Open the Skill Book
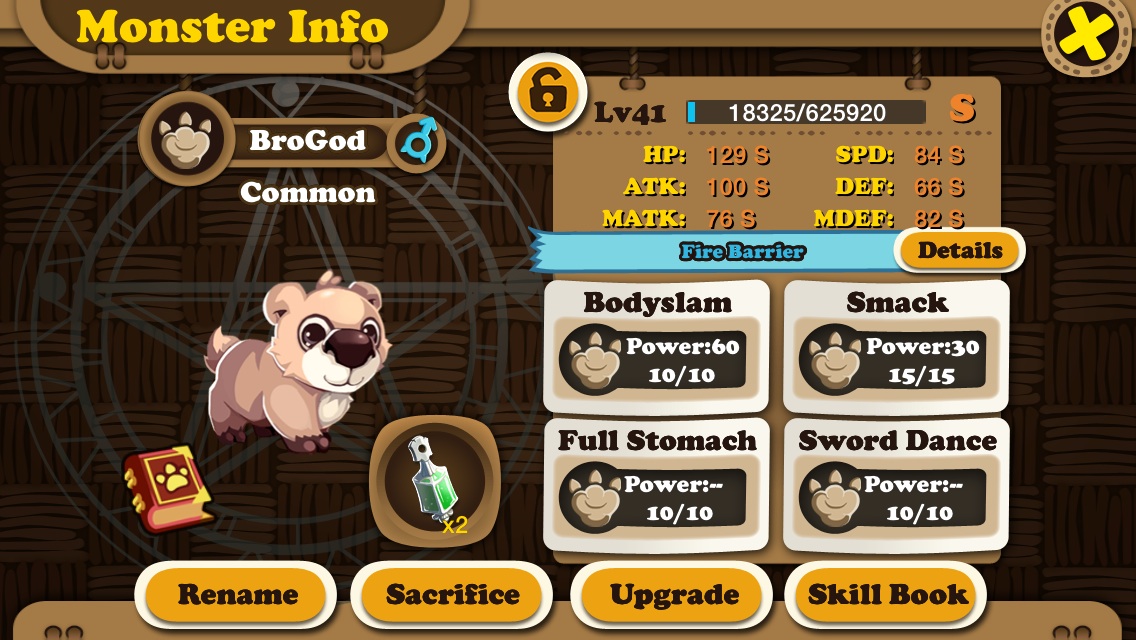 pyautogui.click(x=887, y=595)
